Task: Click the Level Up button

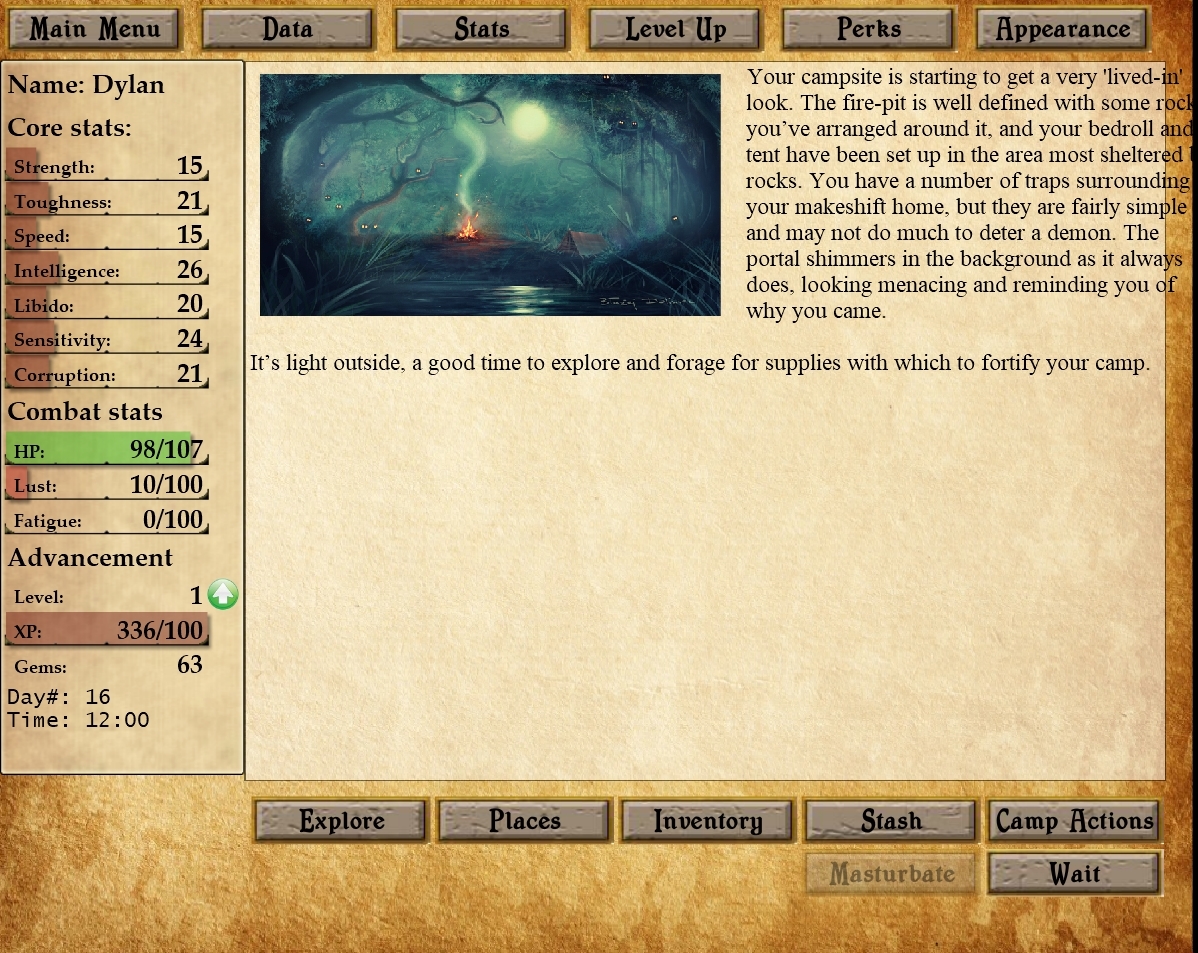Action: [675, 29]
